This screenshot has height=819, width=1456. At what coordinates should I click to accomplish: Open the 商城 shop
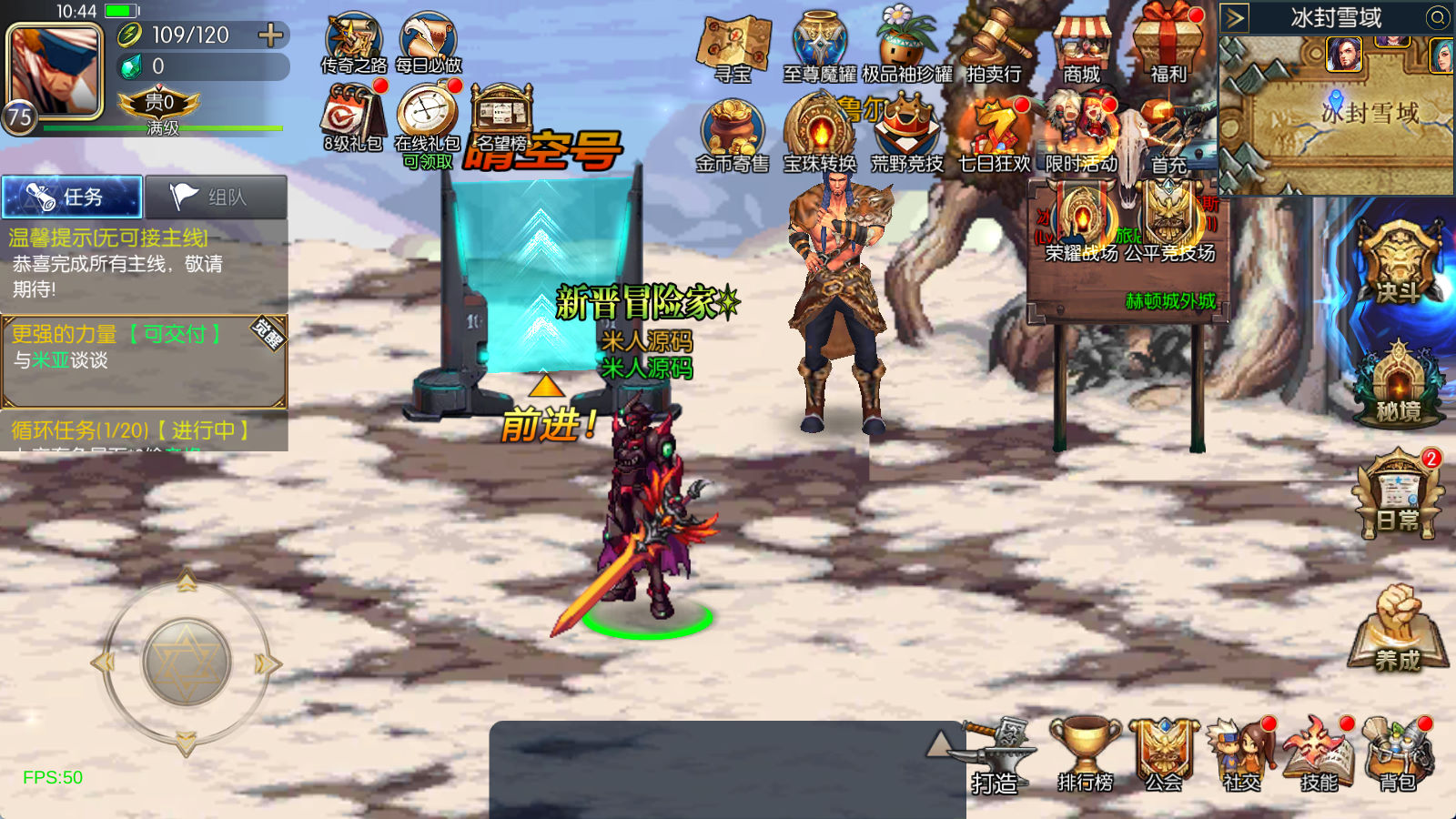point(1082,47)
